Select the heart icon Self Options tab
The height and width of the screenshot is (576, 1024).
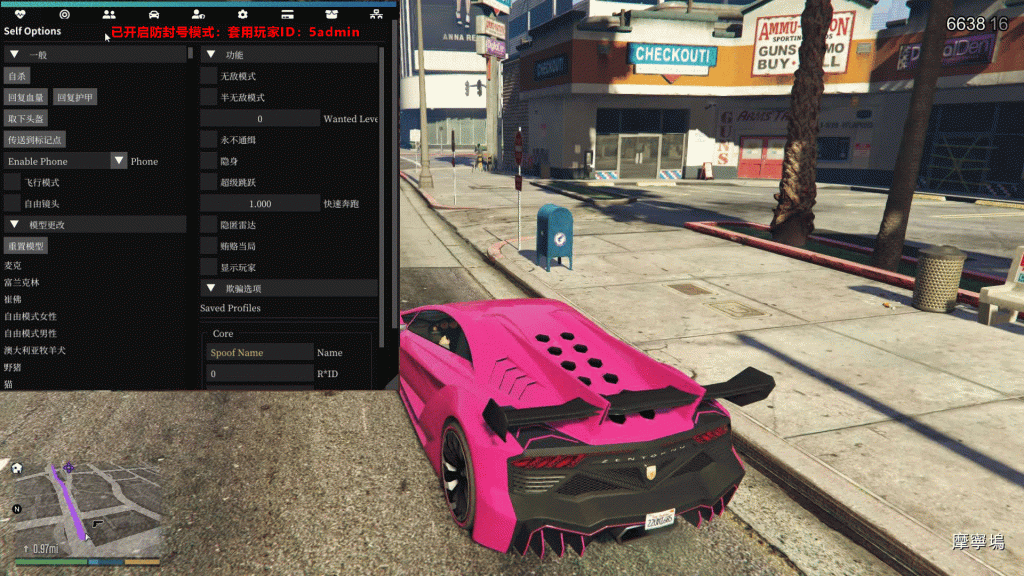tap(20, 15)
